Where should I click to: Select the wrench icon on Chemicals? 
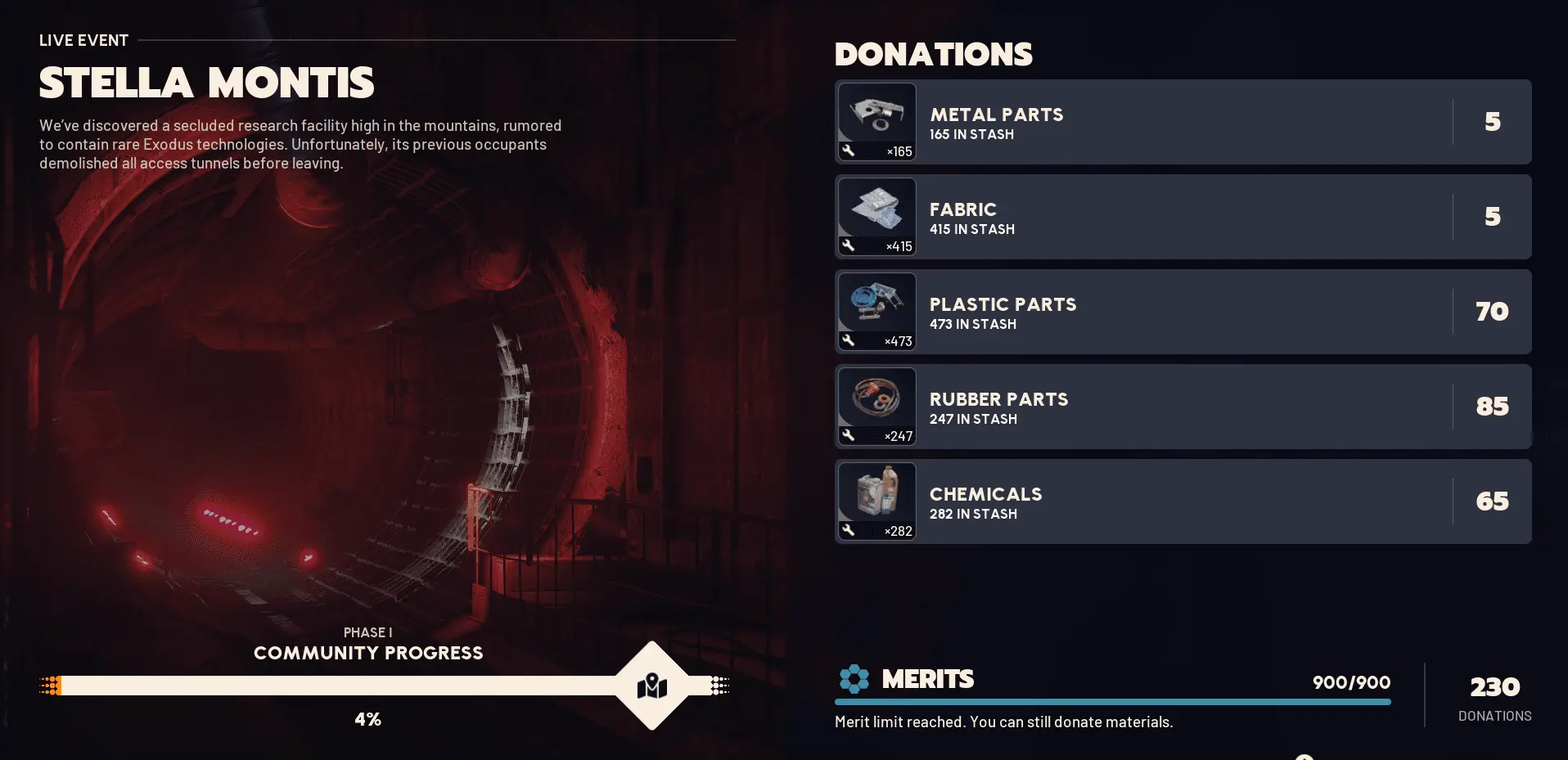(x=849, y=529)
